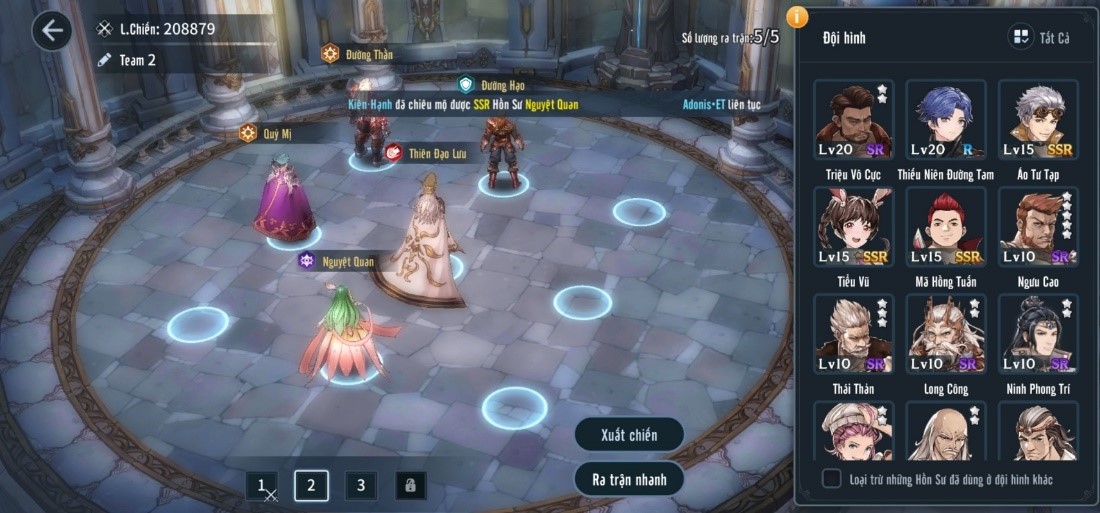Image resolution: width=1100 pixels, height=513 pixels.
Task: Switch to team slot 1
Action: (x=262, y=486)
